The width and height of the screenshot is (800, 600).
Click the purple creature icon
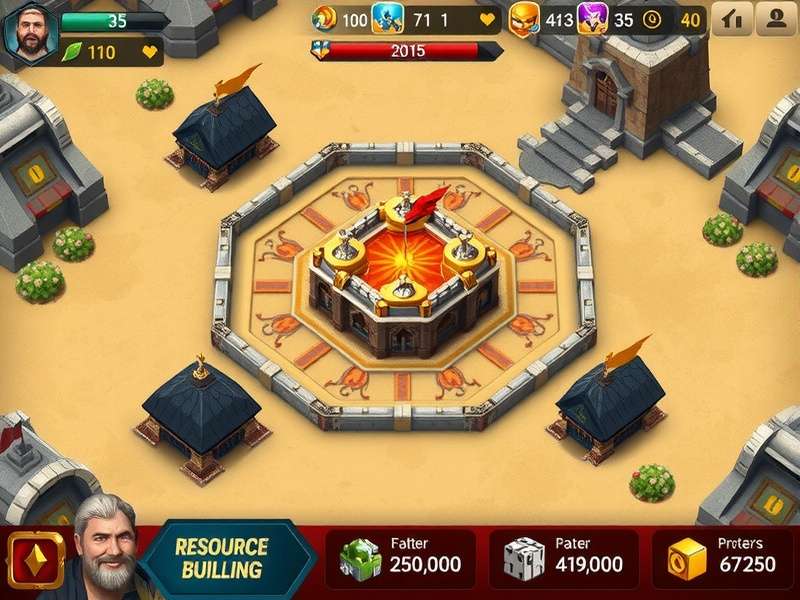[x=592, y=19]
